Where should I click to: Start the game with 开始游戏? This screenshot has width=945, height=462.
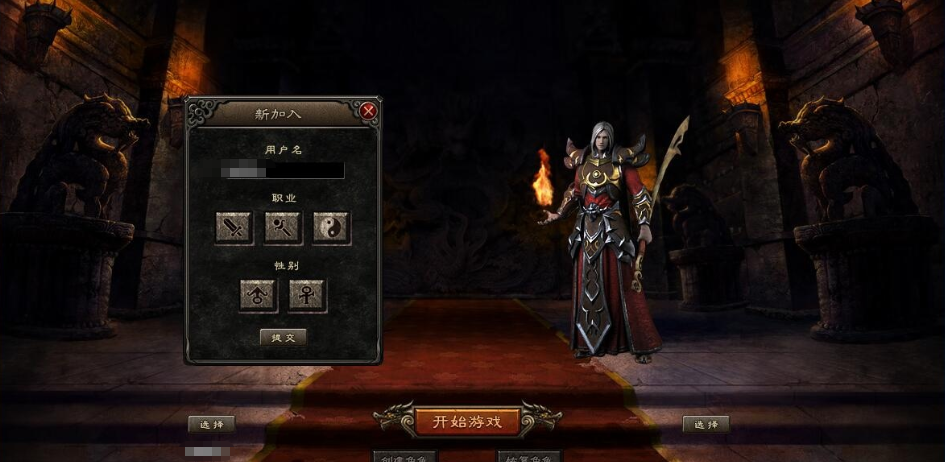point(468,421)
